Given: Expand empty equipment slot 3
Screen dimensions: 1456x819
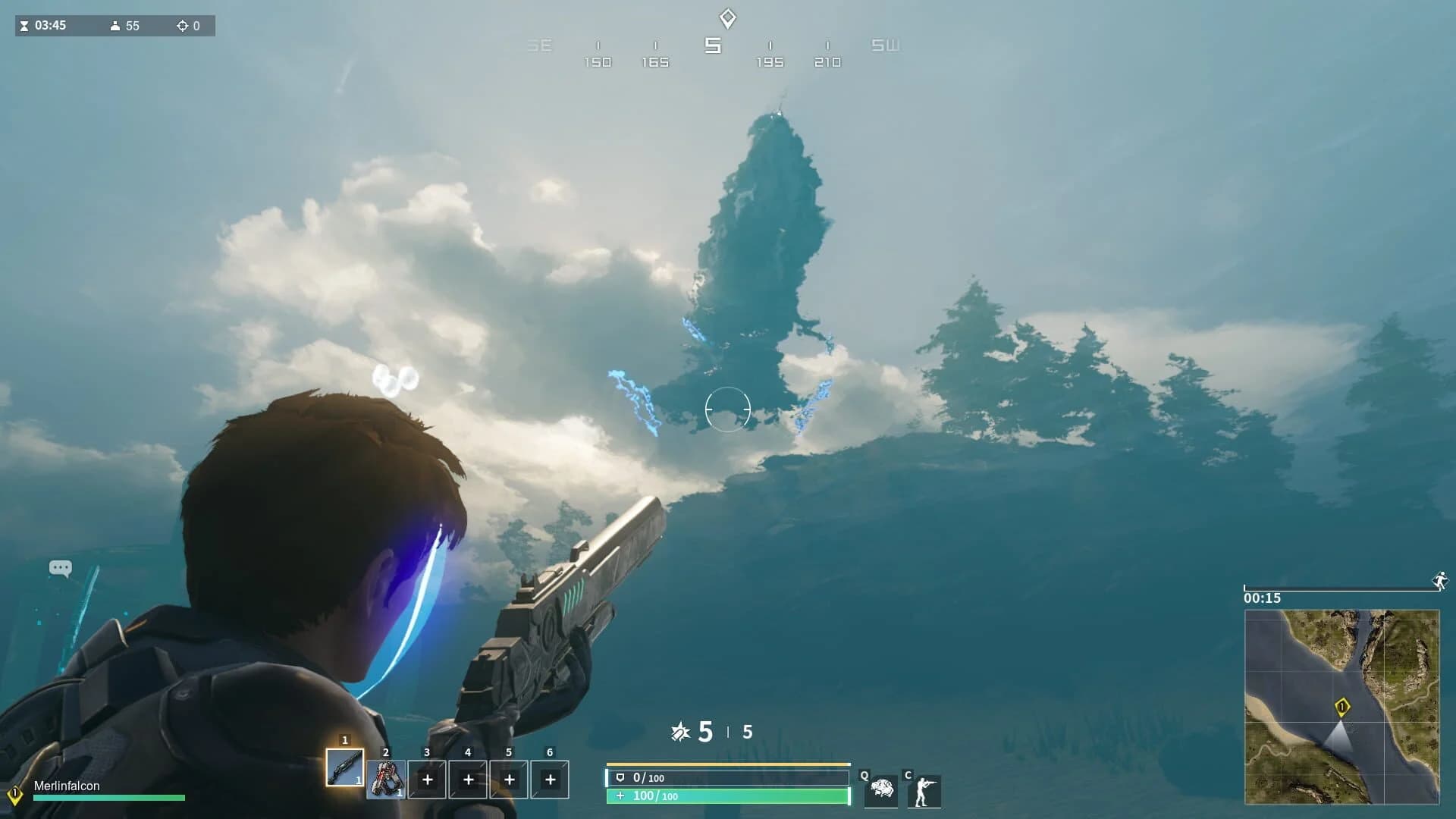Looking at the screenshot, I should 427,780.
